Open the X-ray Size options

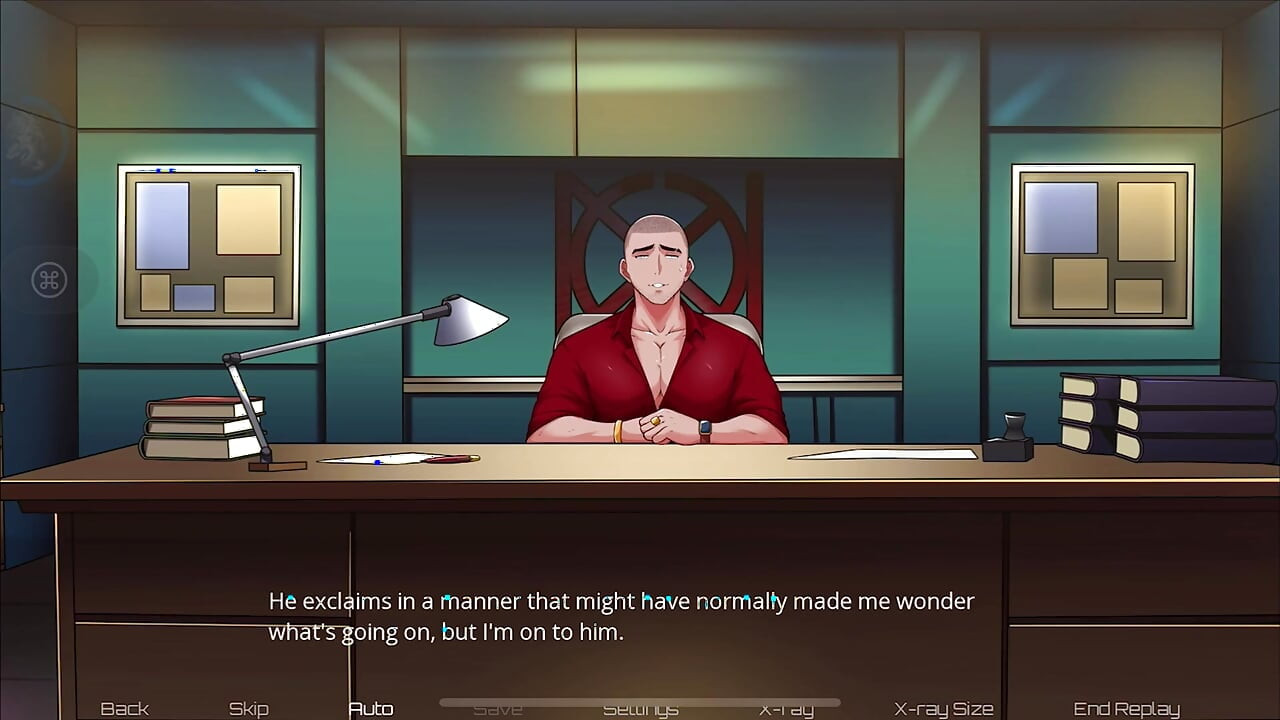941,708
